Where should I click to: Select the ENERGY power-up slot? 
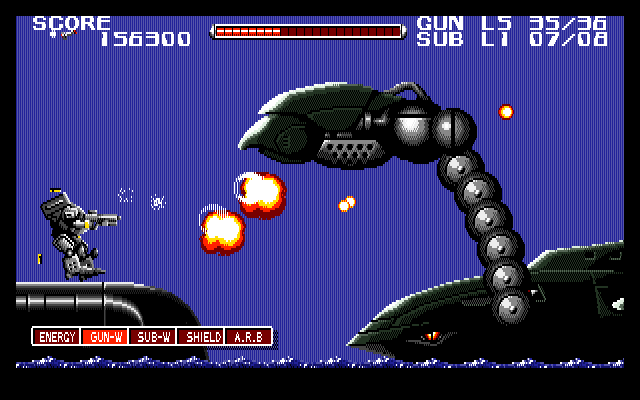point(57,337)
